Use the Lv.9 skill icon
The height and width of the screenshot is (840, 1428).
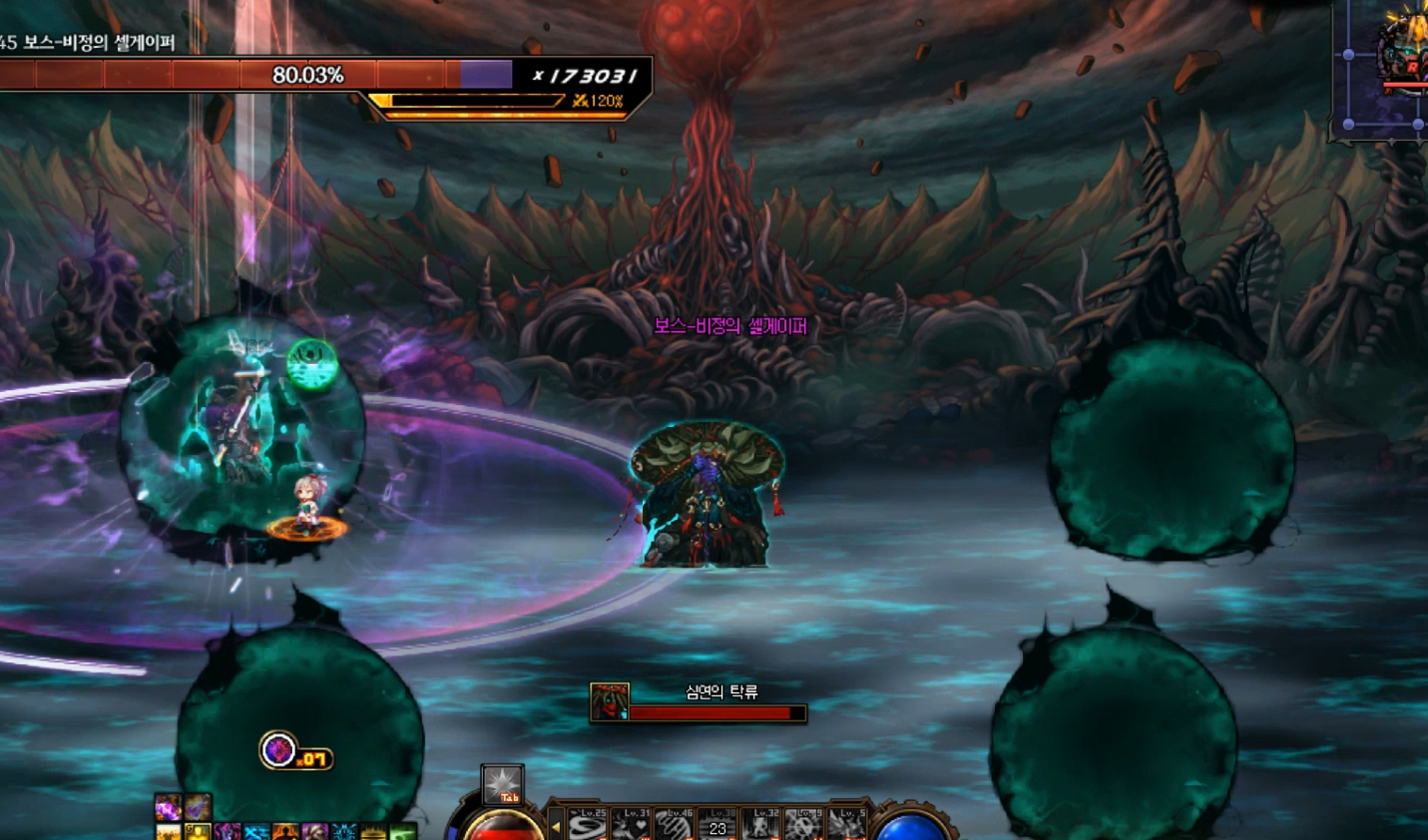tap(803, 824)
